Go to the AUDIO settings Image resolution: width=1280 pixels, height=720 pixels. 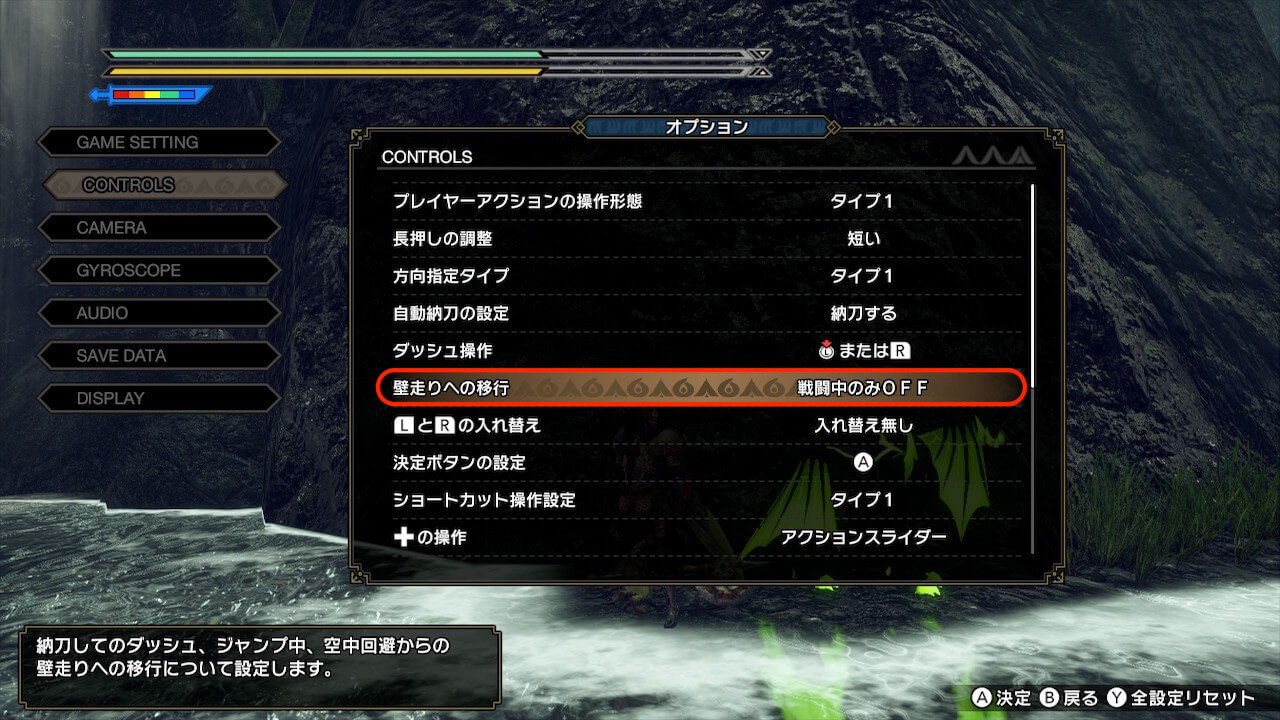pos(158,313)
